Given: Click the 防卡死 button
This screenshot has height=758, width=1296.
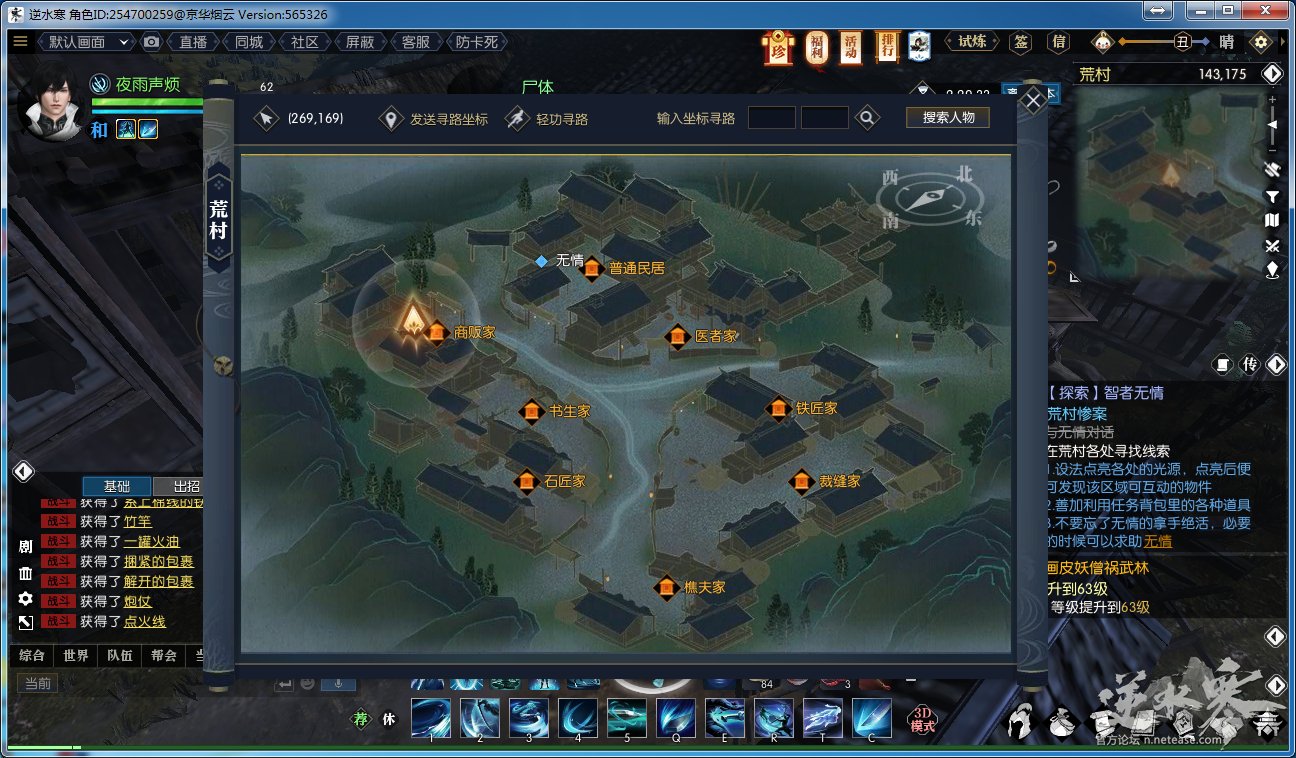Looking at the screenshot, I should (x=477, y=42).
